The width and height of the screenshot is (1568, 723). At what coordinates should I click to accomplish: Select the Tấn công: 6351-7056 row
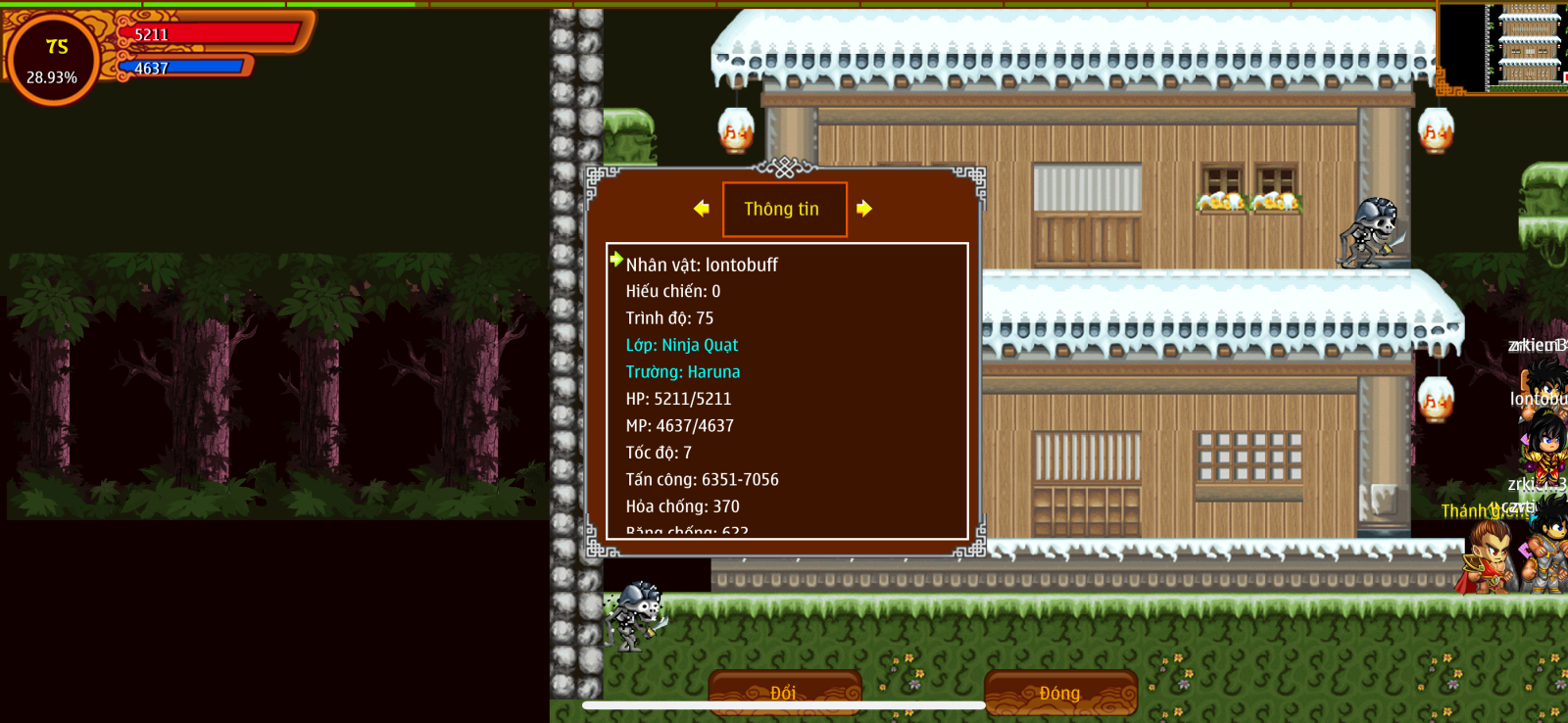pos(702,479)
